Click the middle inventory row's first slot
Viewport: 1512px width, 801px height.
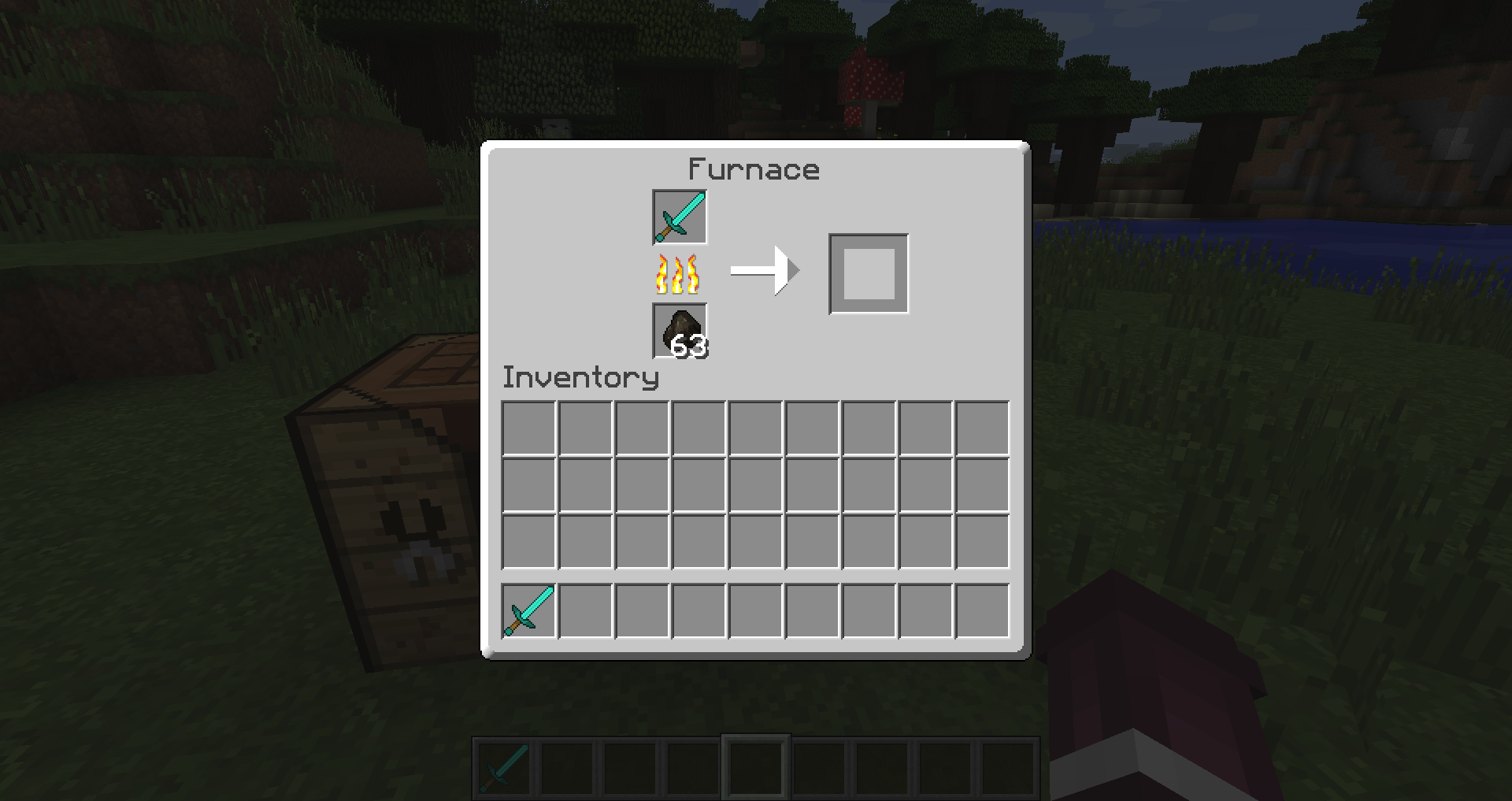click(528, 483)
